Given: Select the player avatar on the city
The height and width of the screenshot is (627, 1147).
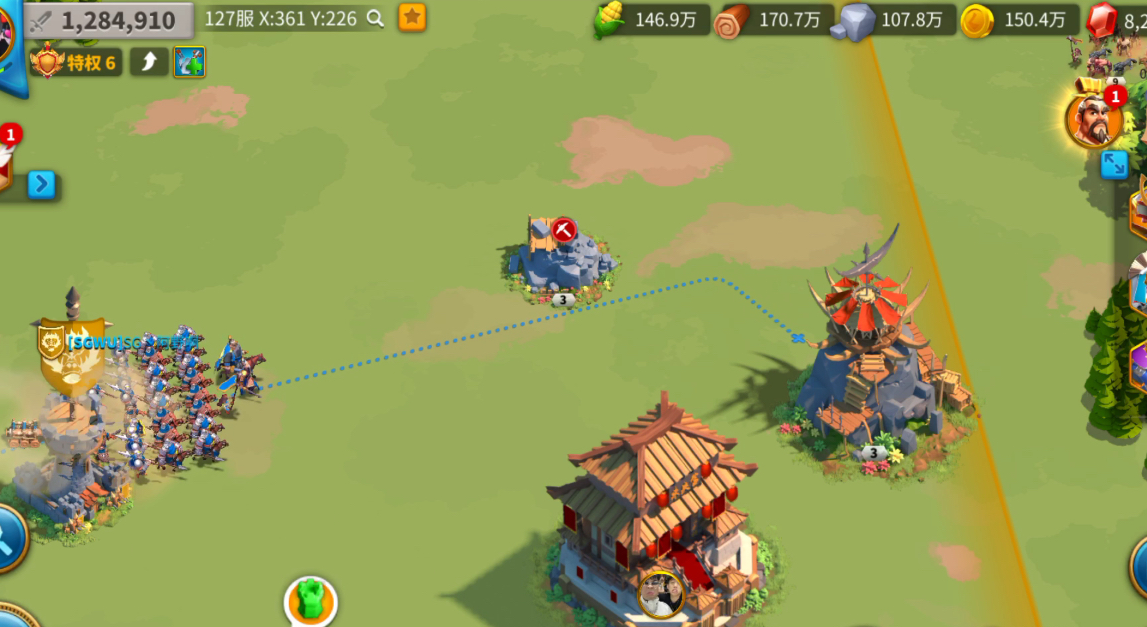Looking at the screenshot, I should click(661, 594).
